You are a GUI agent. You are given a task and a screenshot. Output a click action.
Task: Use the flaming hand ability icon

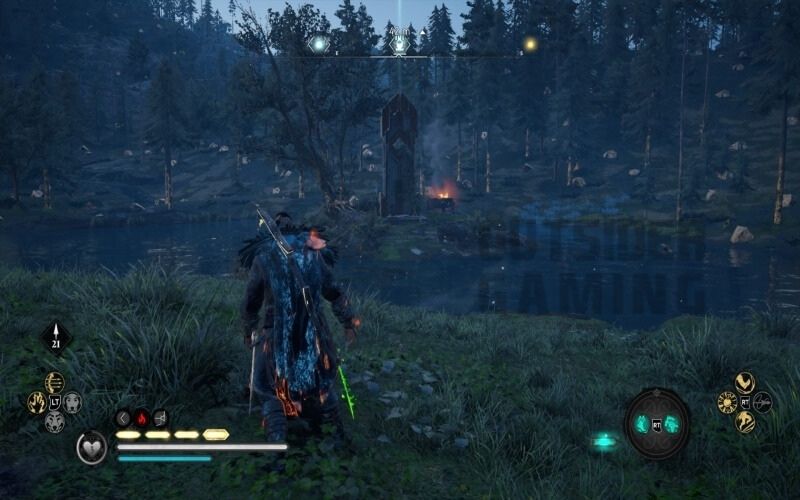tap(36, 402)
